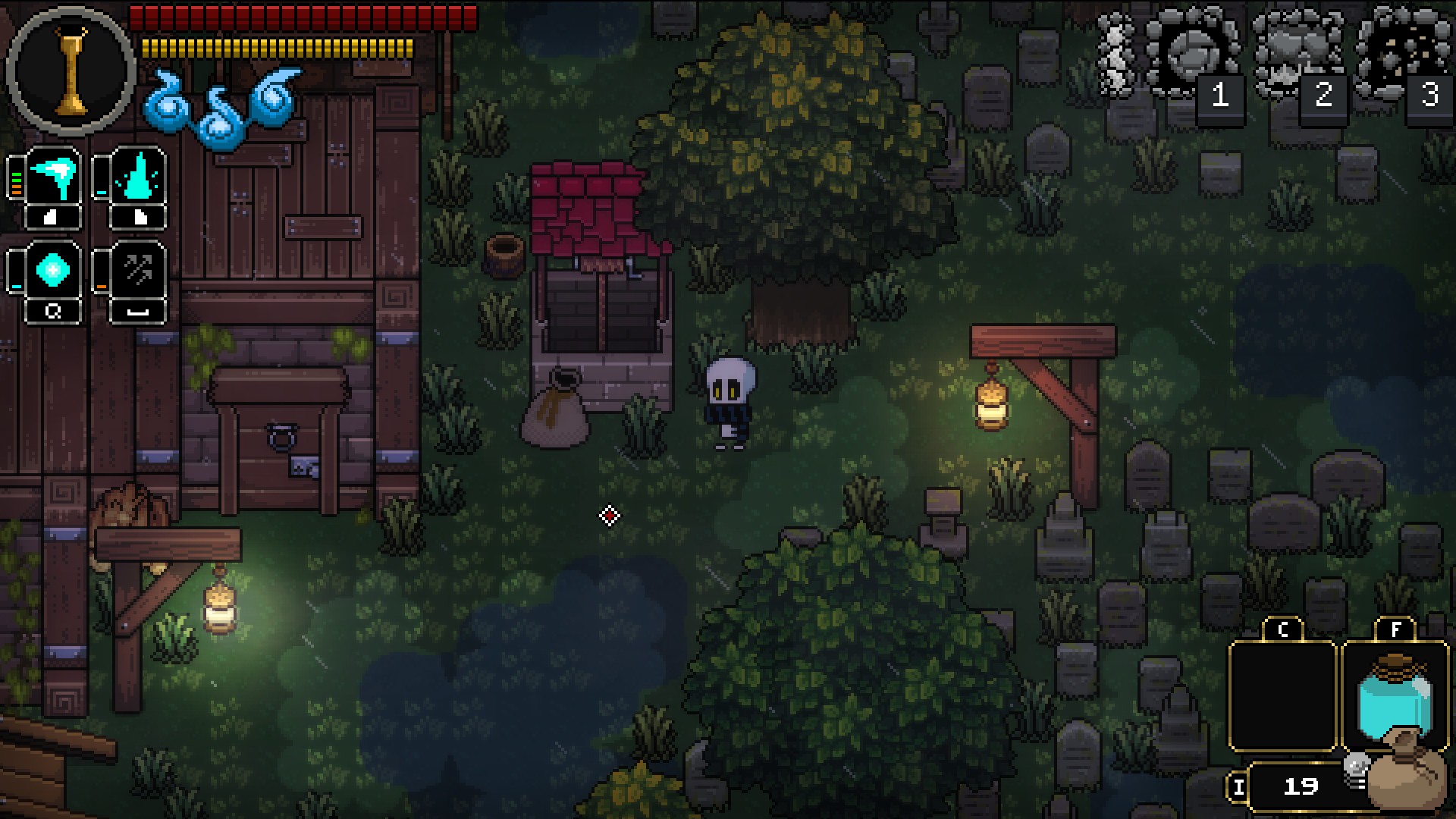Viewport: 1456px width, 819px height.
Task: Select the scattered pebbles slot numbered 3
Action: pos(1403,55)
